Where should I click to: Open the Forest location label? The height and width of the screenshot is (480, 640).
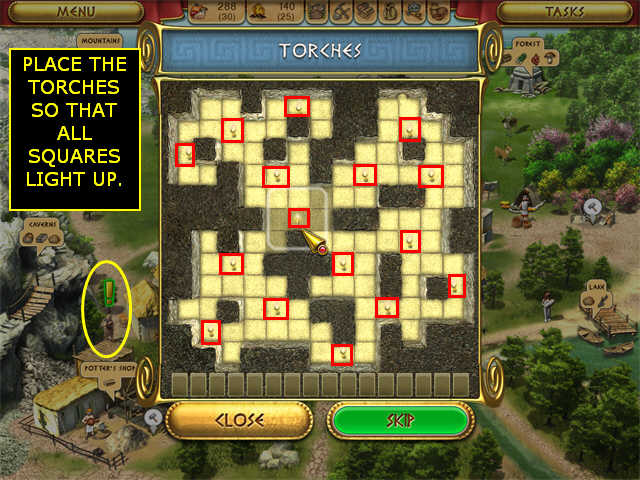pyautogui.click(x=527, y=45)
